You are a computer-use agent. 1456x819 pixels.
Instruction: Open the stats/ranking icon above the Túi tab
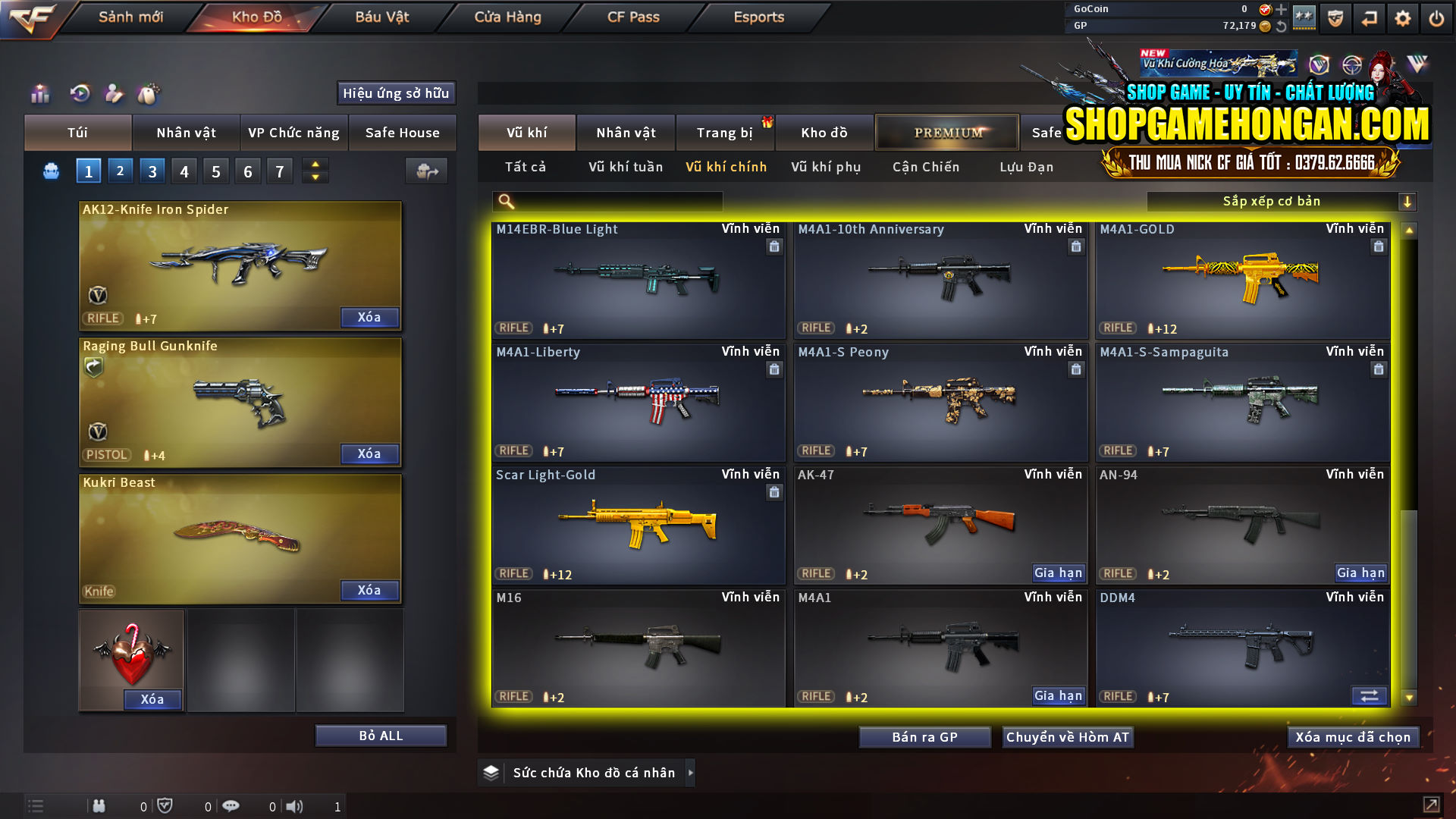[39, 93]
